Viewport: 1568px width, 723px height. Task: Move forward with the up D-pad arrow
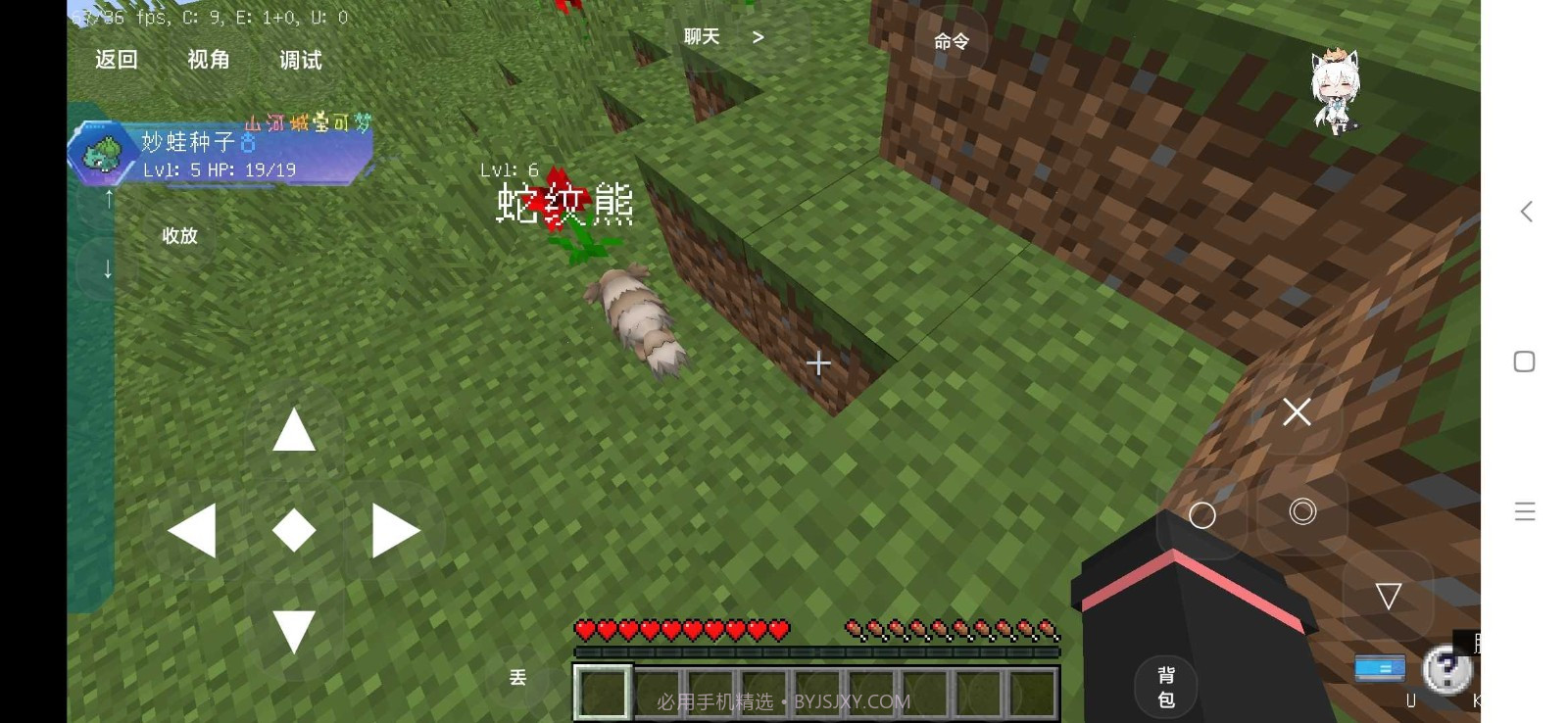[294, 430]
